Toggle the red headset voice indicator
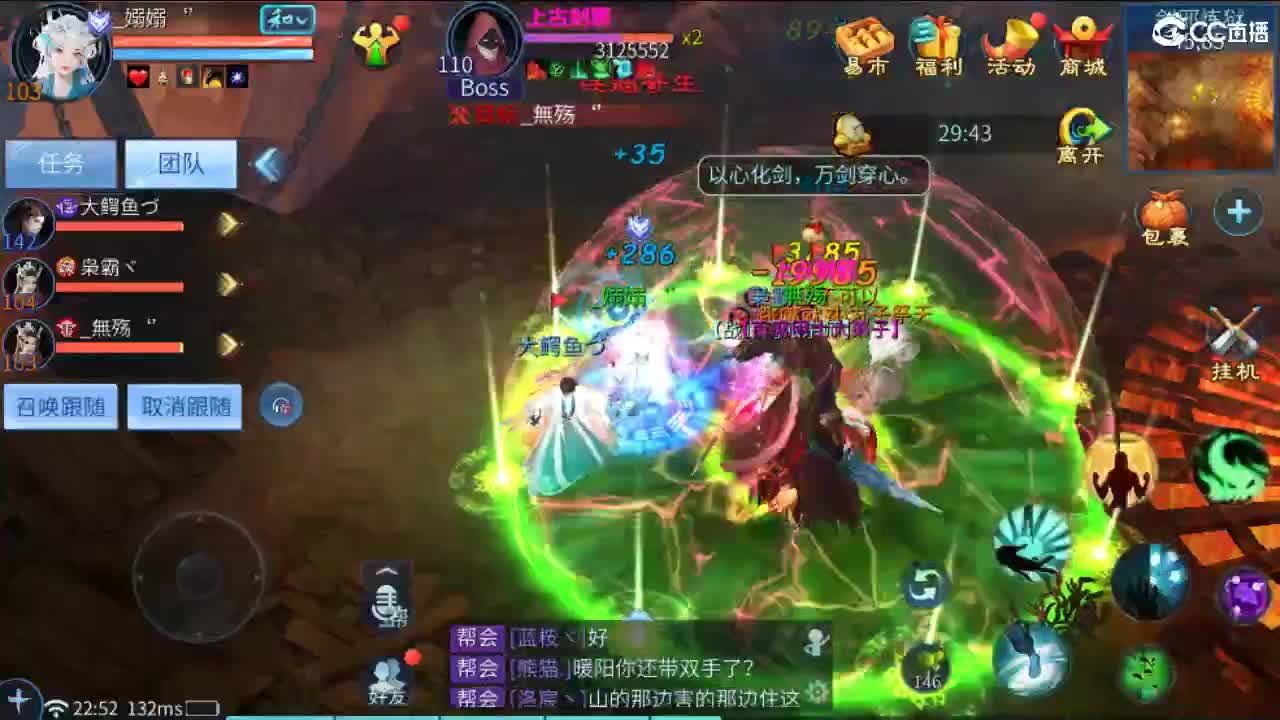Screen dimensions: 1280x720 pos(281,406)
